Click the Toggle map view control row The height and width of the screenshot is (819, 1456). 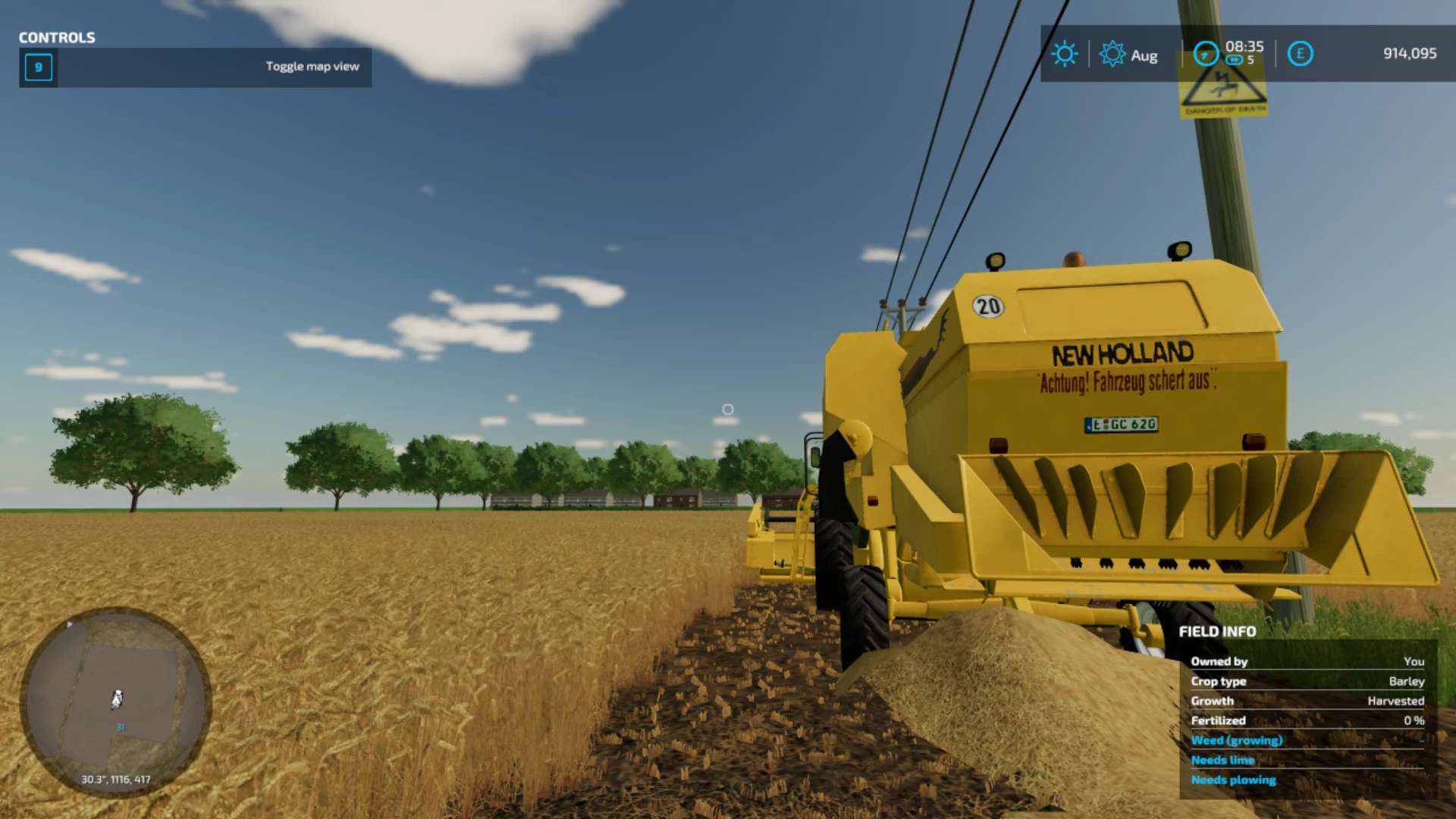click(196, 67)
